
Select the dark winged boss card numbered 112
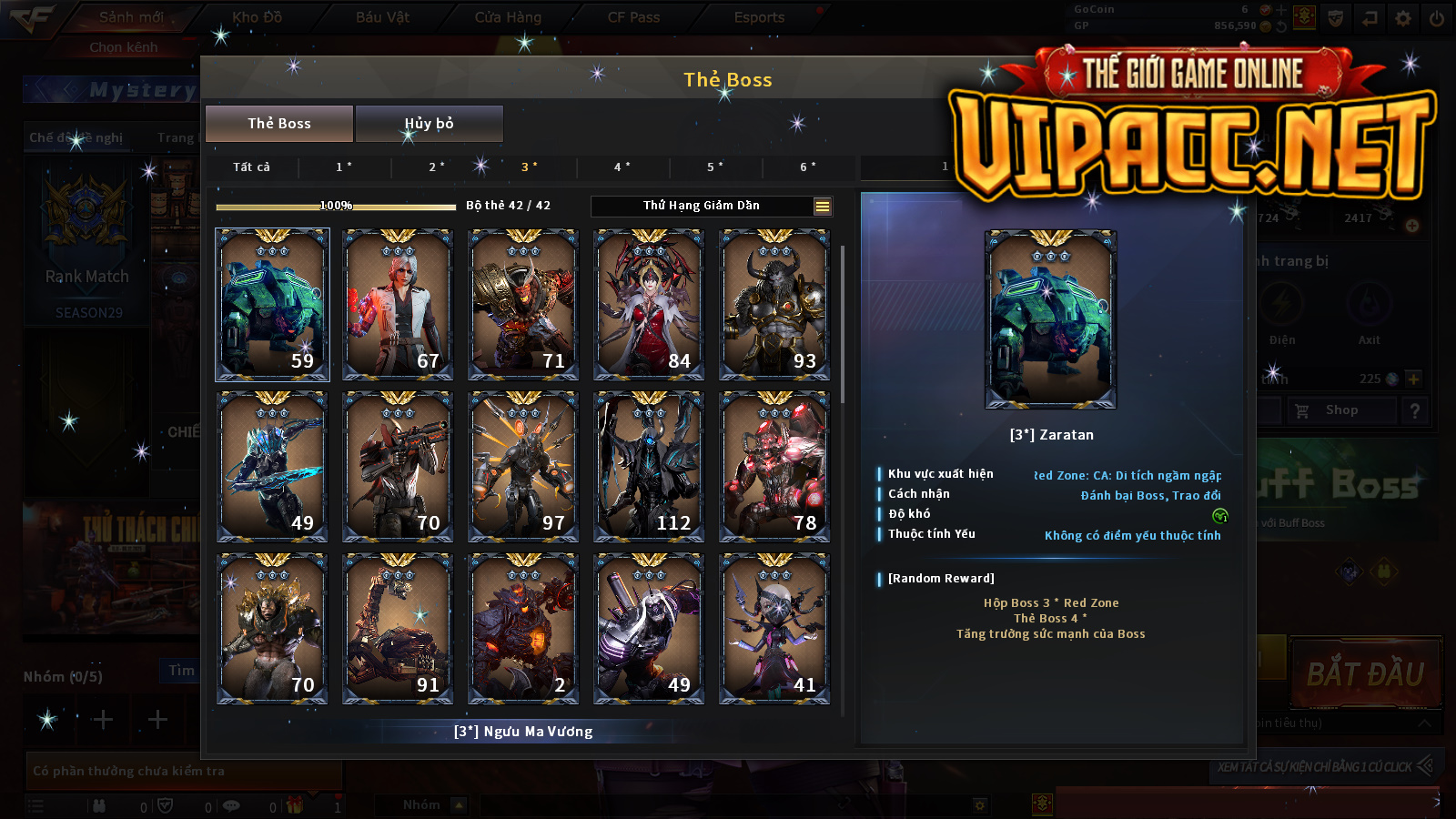tap(649, 467)
